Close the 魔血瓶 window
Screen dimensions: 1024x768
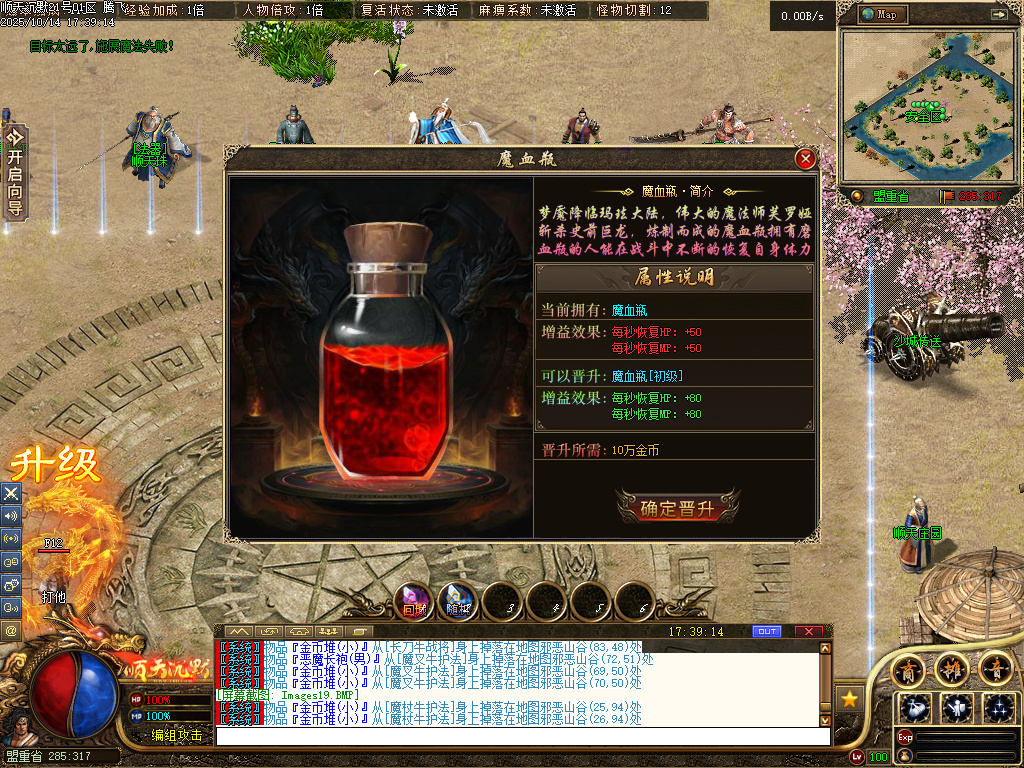pos(805,159)
